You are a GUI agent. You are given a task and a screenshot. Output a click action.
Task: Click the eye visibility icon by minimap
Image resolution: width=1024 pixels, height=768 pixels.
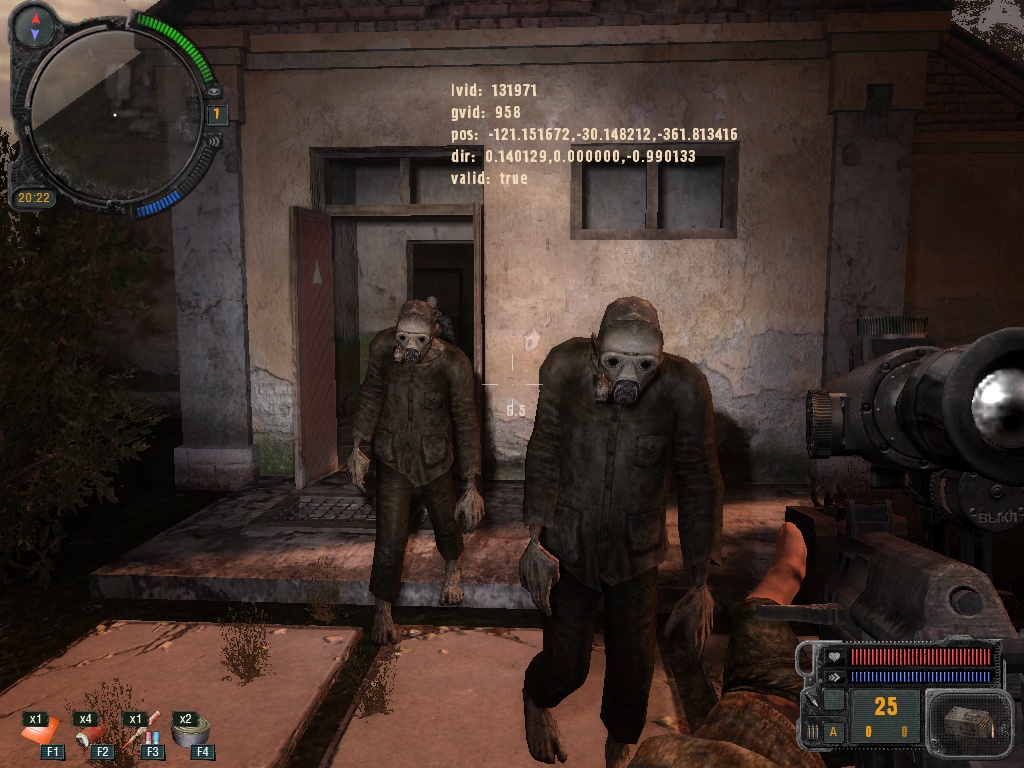pos(215,92)
